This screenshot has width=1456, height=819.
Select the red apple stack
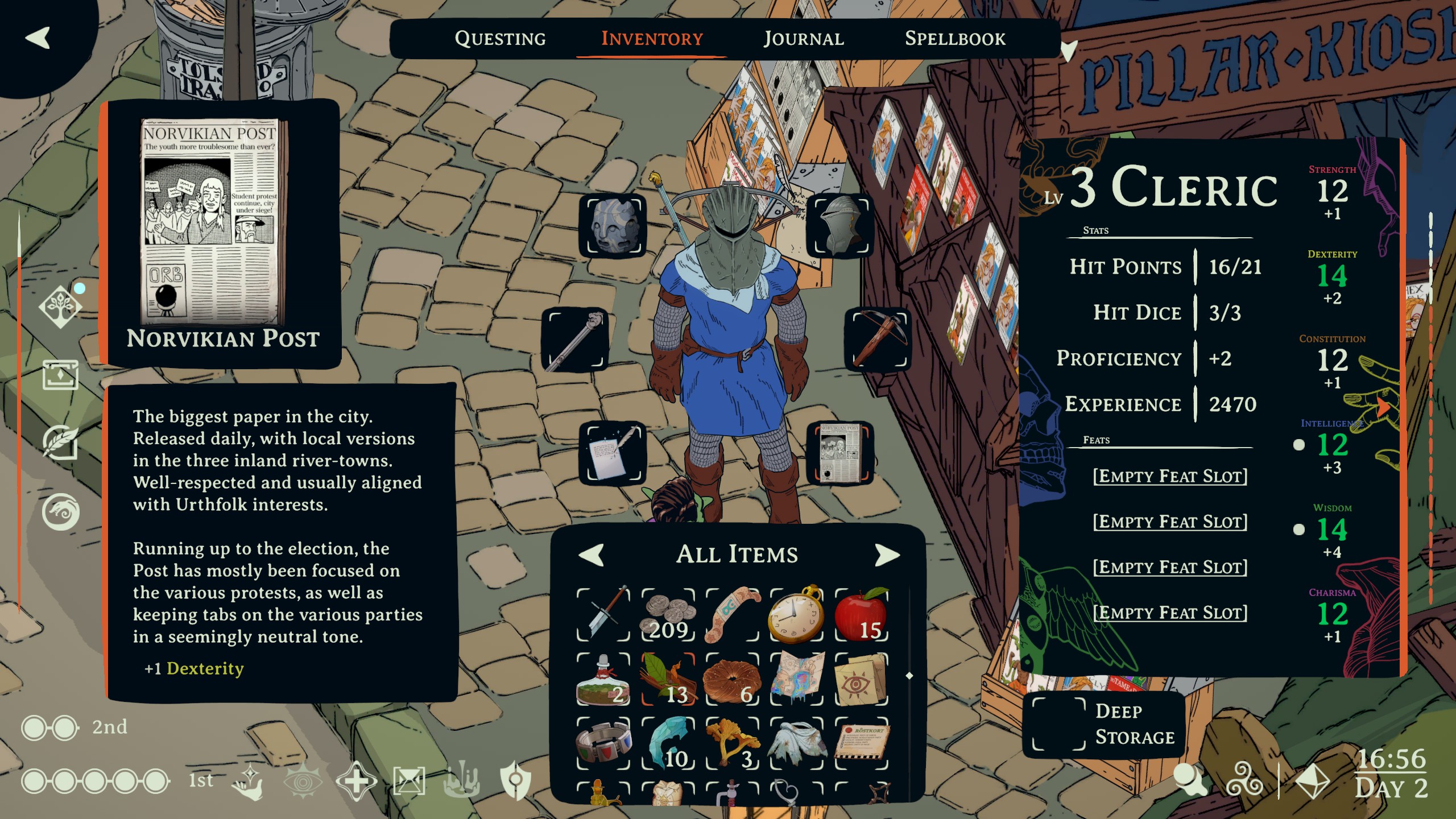[x=861, y=615]
